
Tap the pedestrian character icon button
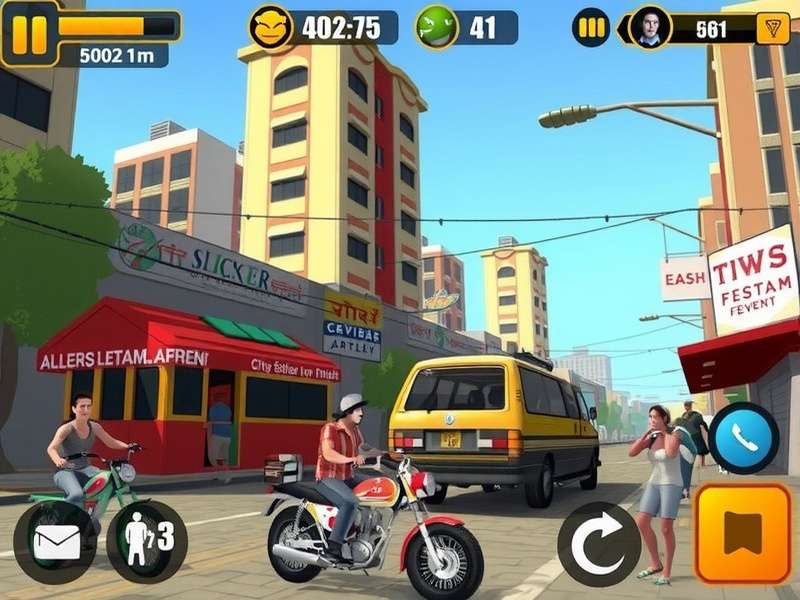[147, 540]
